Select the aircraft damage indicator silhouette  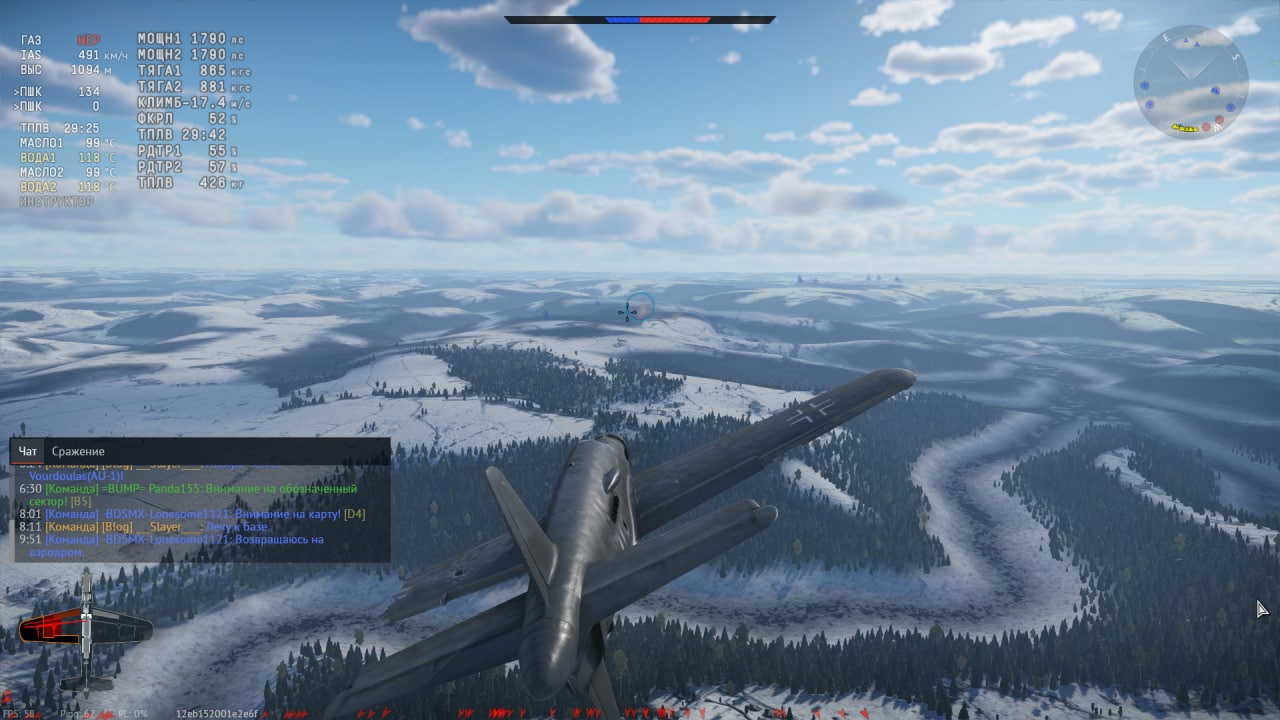86,630
